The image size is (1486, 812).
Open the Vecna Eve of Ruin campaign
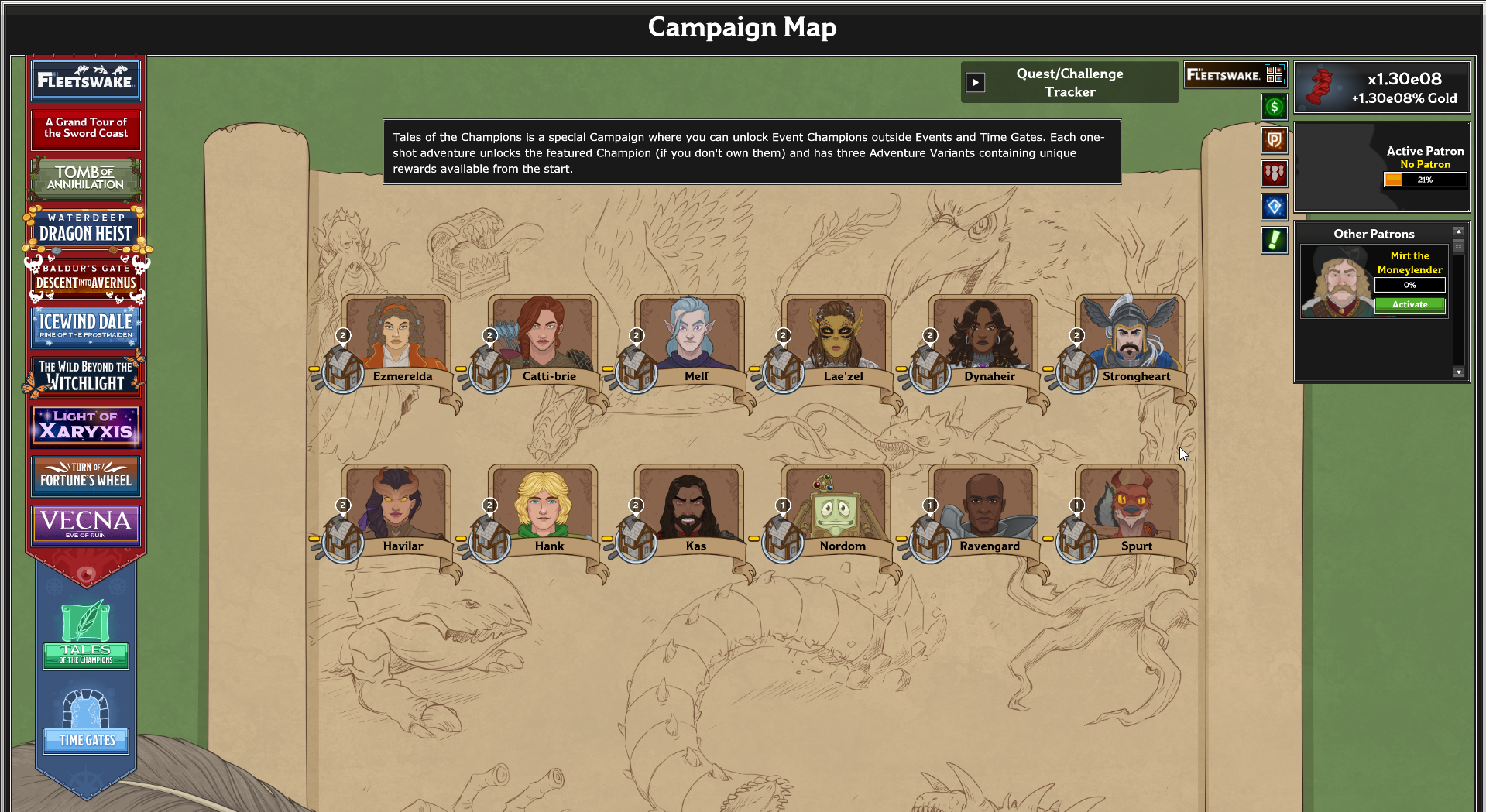tap(85, 524)
